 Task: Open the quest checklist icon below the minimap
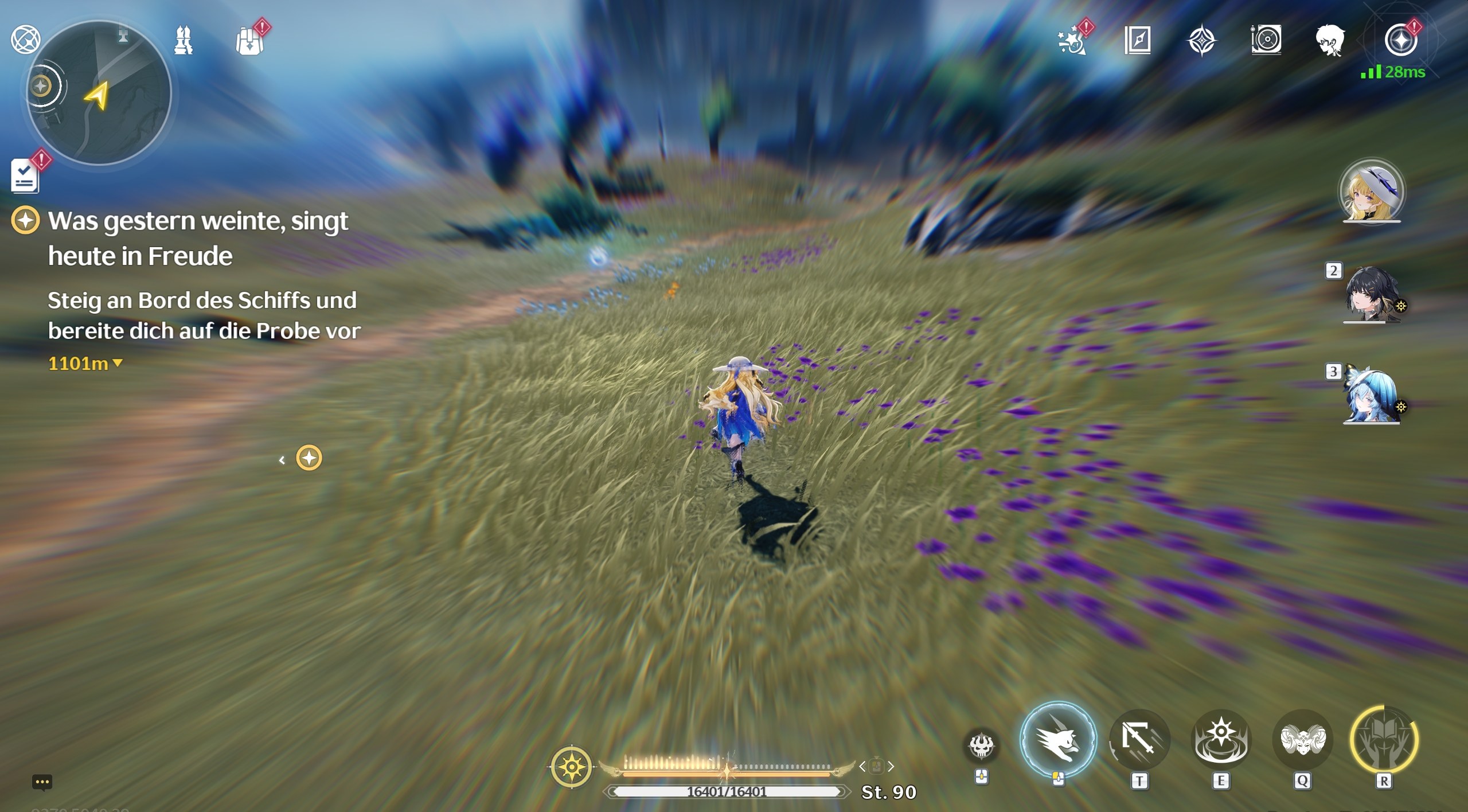[25, 175]
